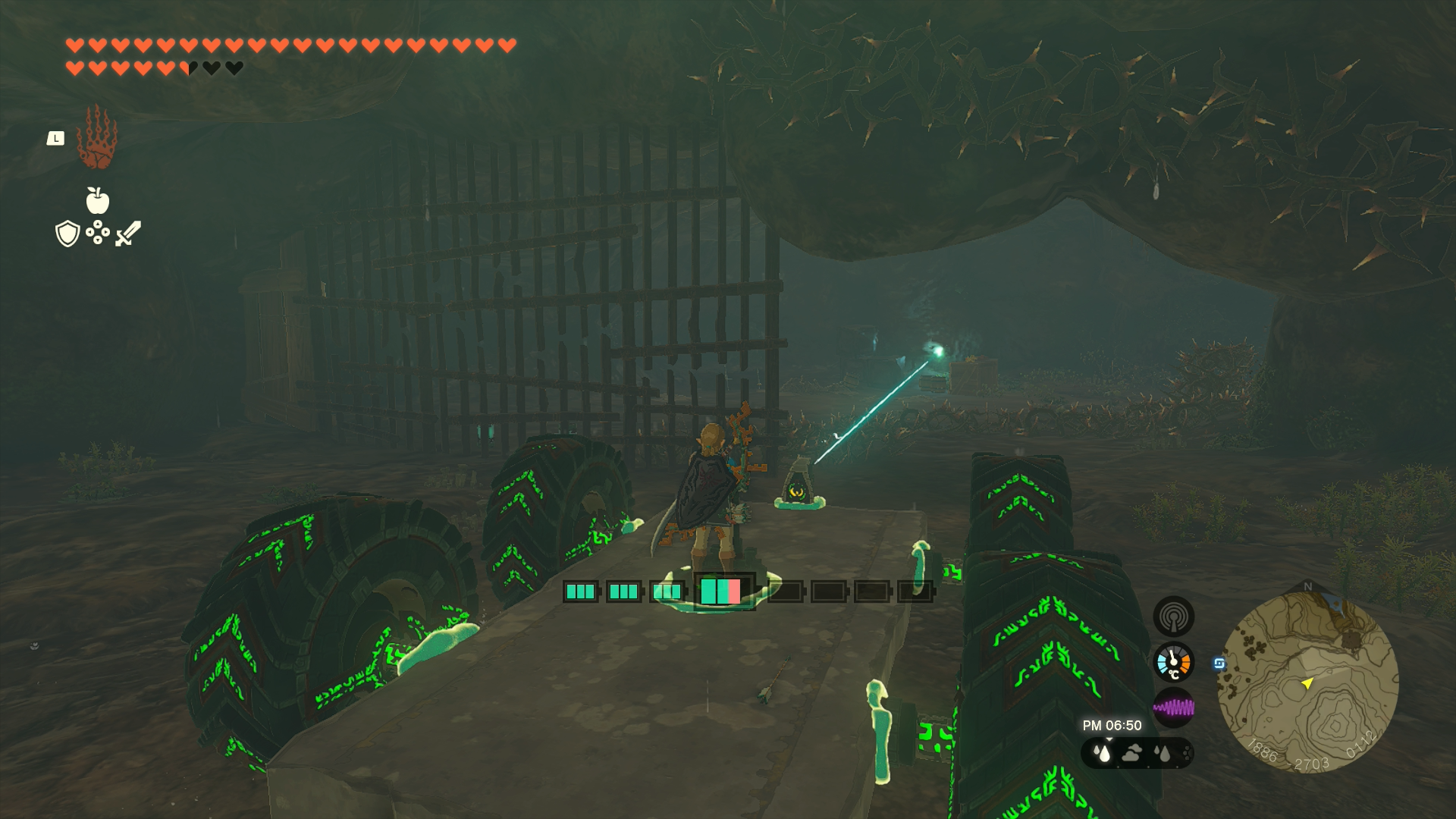Click the Sheikah sensor icon
This screenshot has height=819, width=1456.
(x=1173, y=617)
